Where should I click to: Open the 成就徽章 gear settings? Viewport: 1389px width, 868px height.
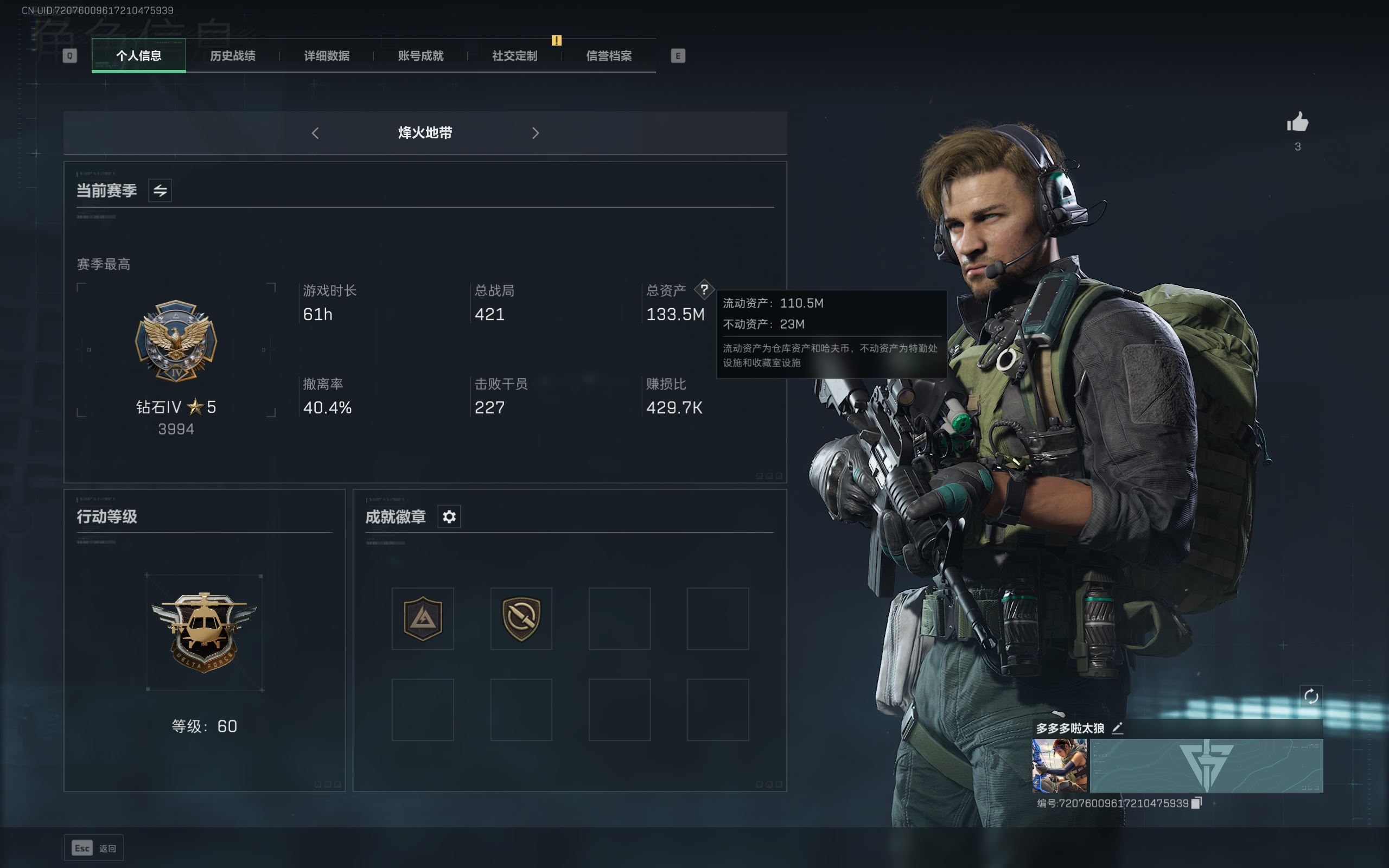449,516
